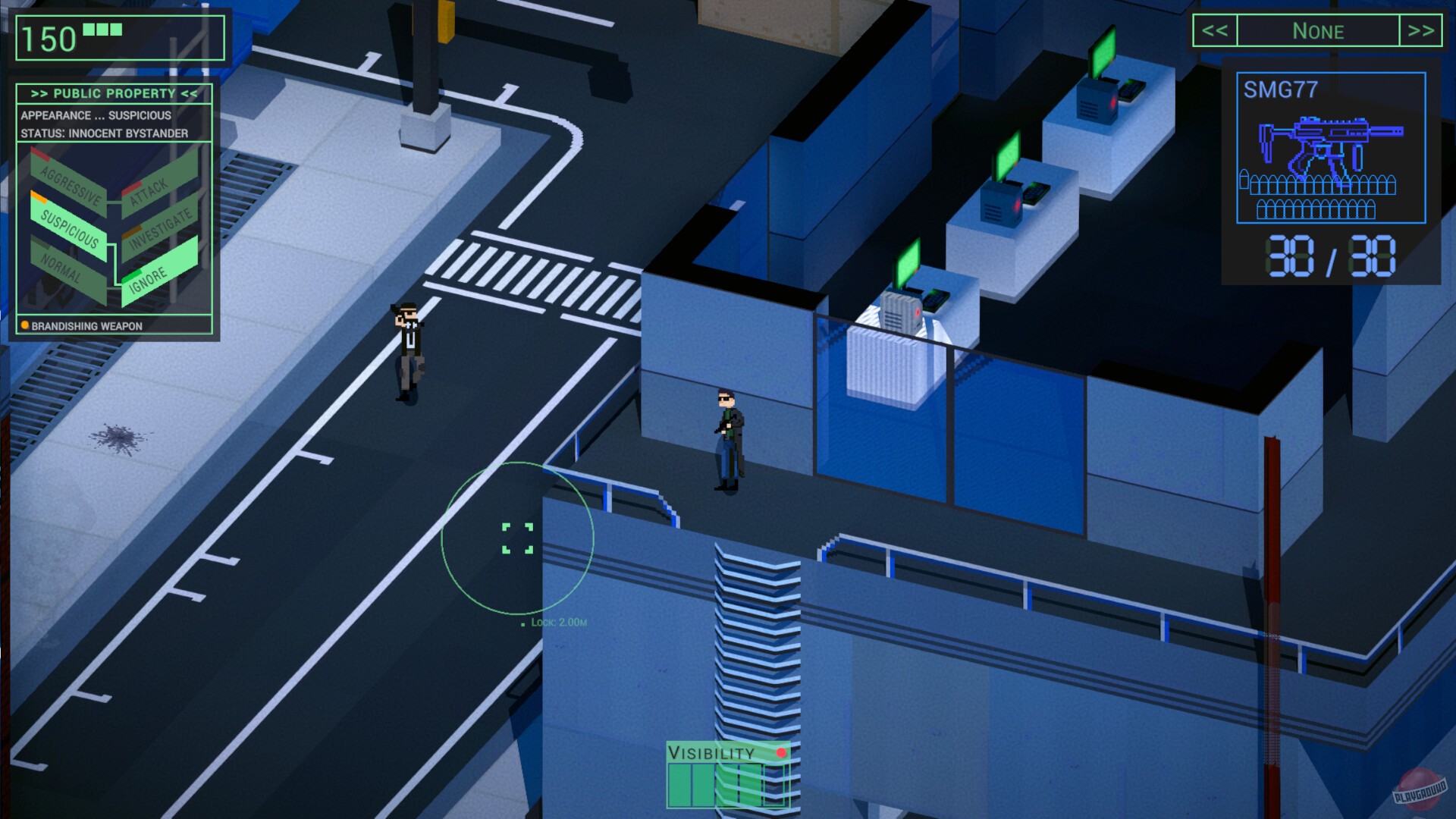This screenshot has width=1456, height=819.
Task: Open the NONE weapon slot selector
Action: tap(1319, 31)
